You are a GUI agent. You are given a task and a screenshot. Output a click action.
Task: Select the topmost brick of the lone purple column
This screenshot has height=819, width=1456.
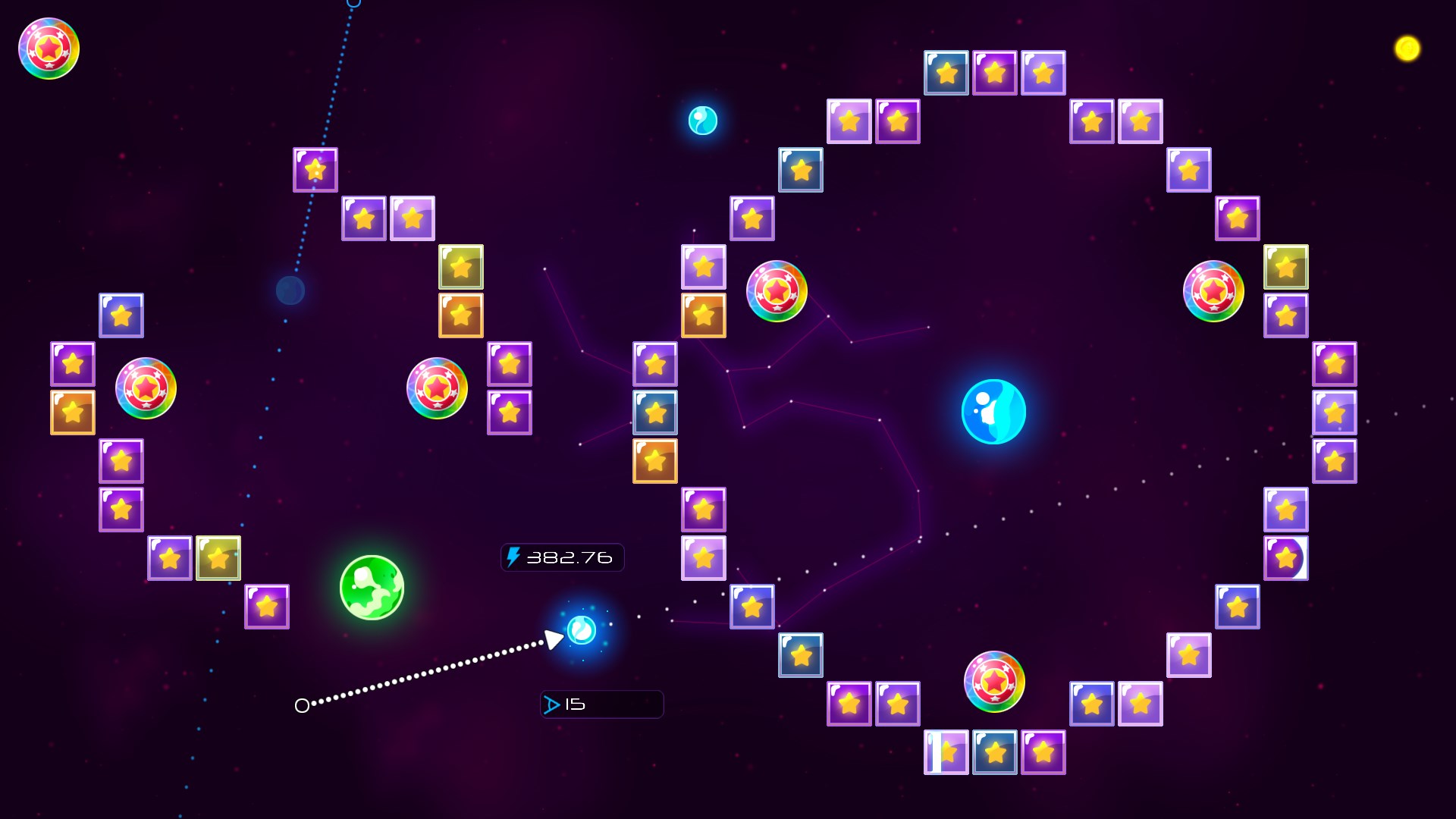point(510,364)
